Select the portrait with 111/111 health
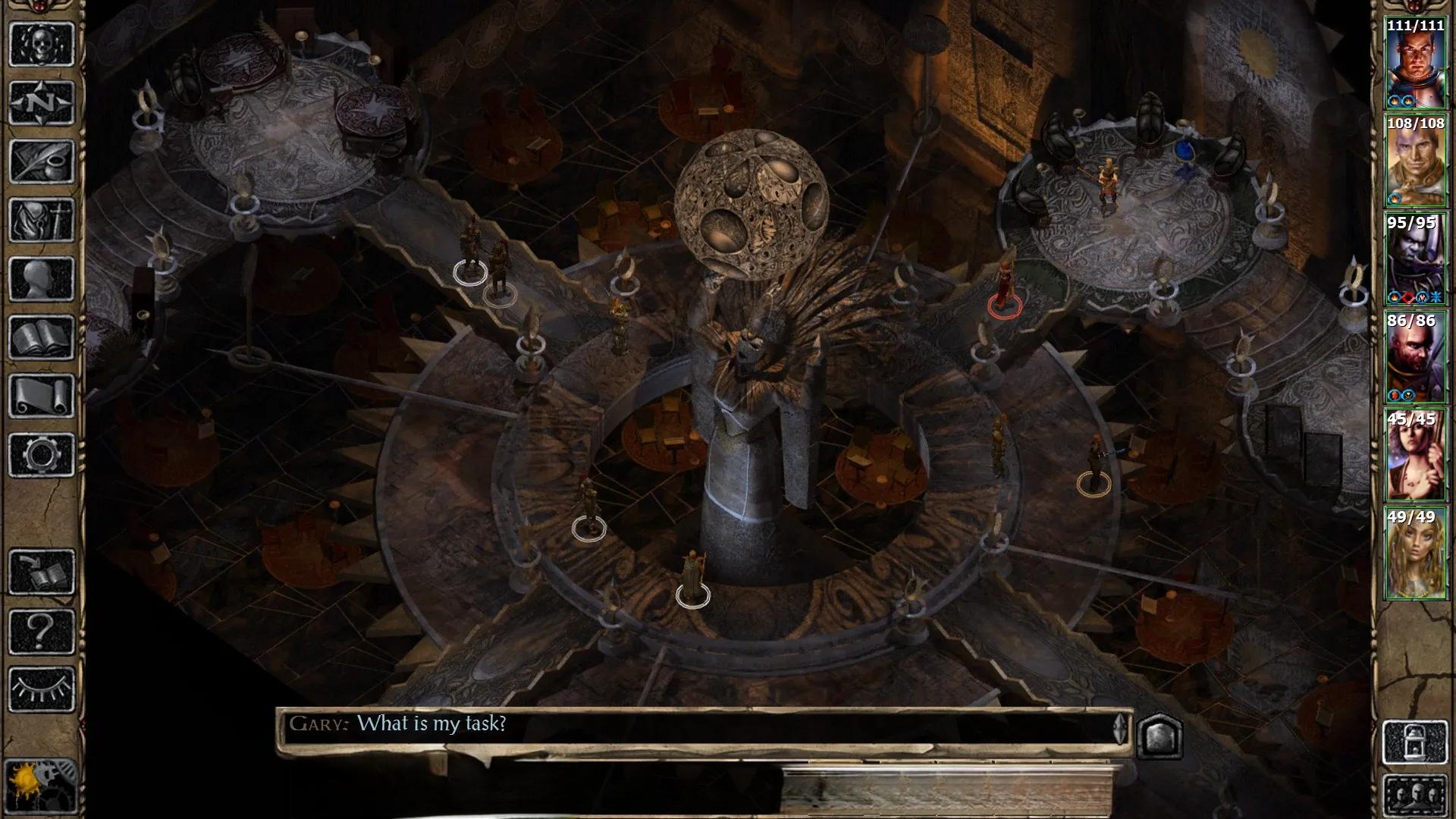This screenshot has height=819, width=1456. pos(1415,64)
